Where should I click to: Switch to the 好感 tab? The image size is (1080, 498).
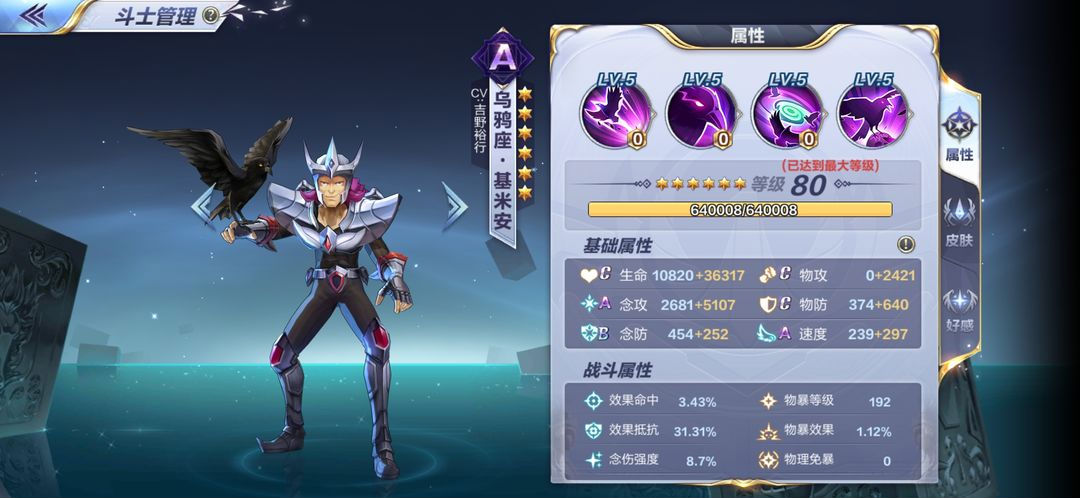coord(959,309)
